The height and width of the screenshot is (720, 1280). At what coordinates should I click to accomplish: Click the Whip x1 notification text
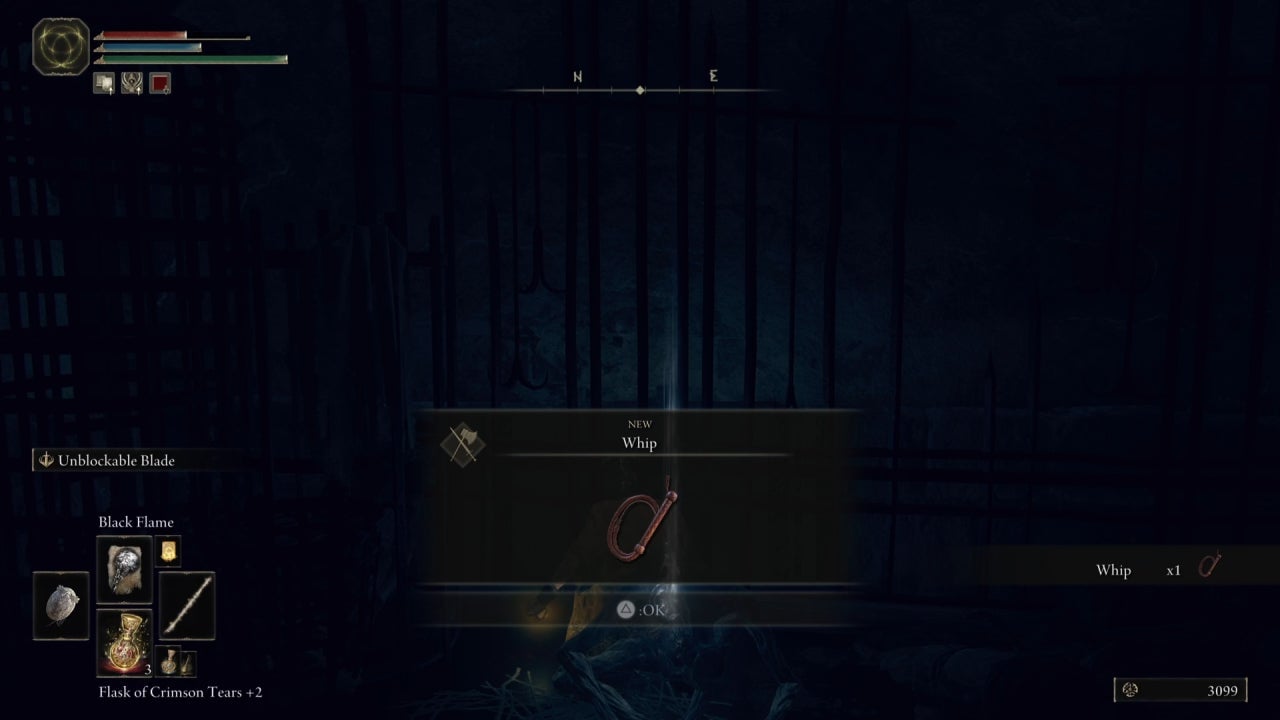(1114, 569)
